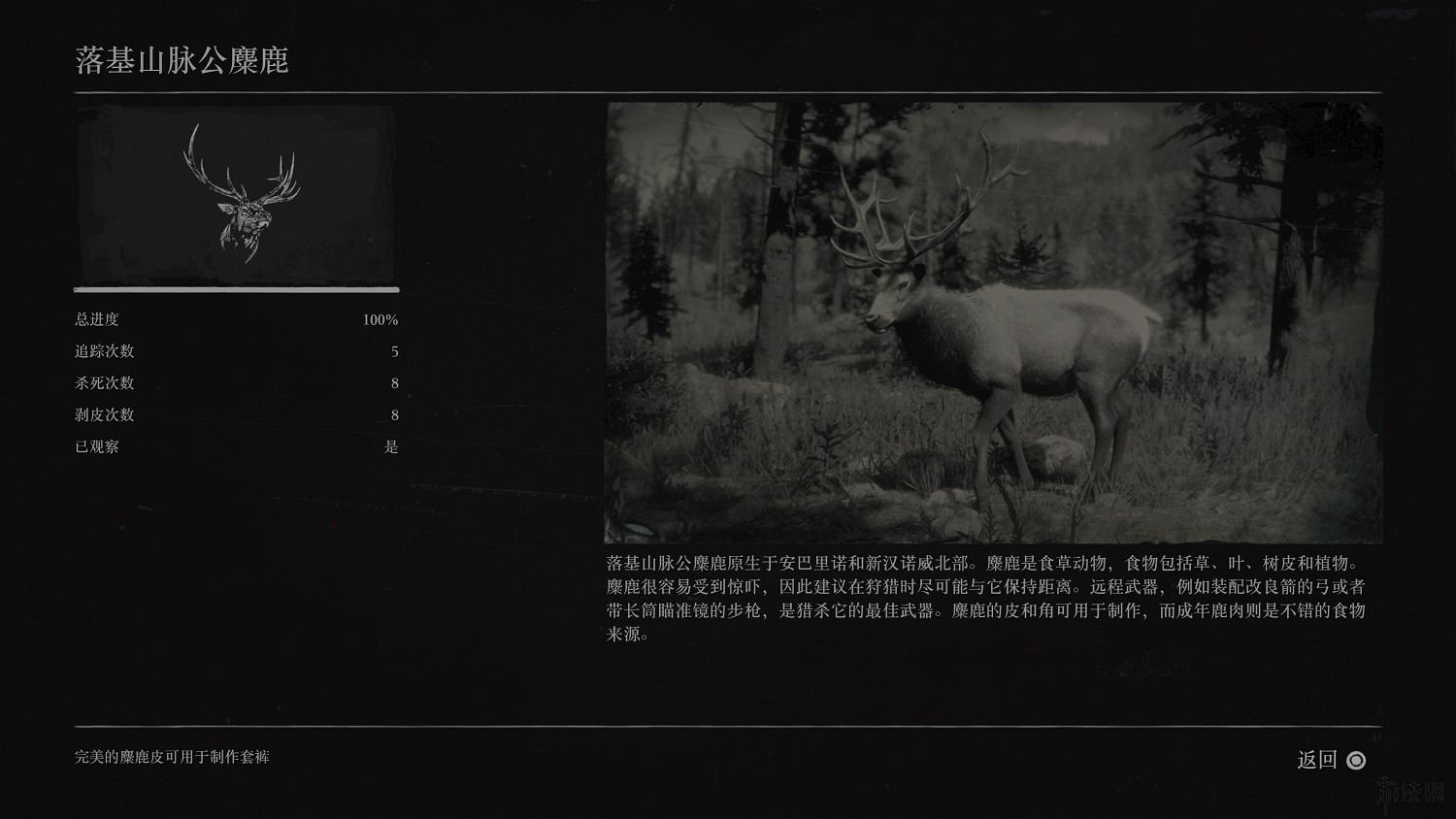Click the value 100% next to 总进度
This screenshot has height=819, width=1456.
(x=382, y=319)
